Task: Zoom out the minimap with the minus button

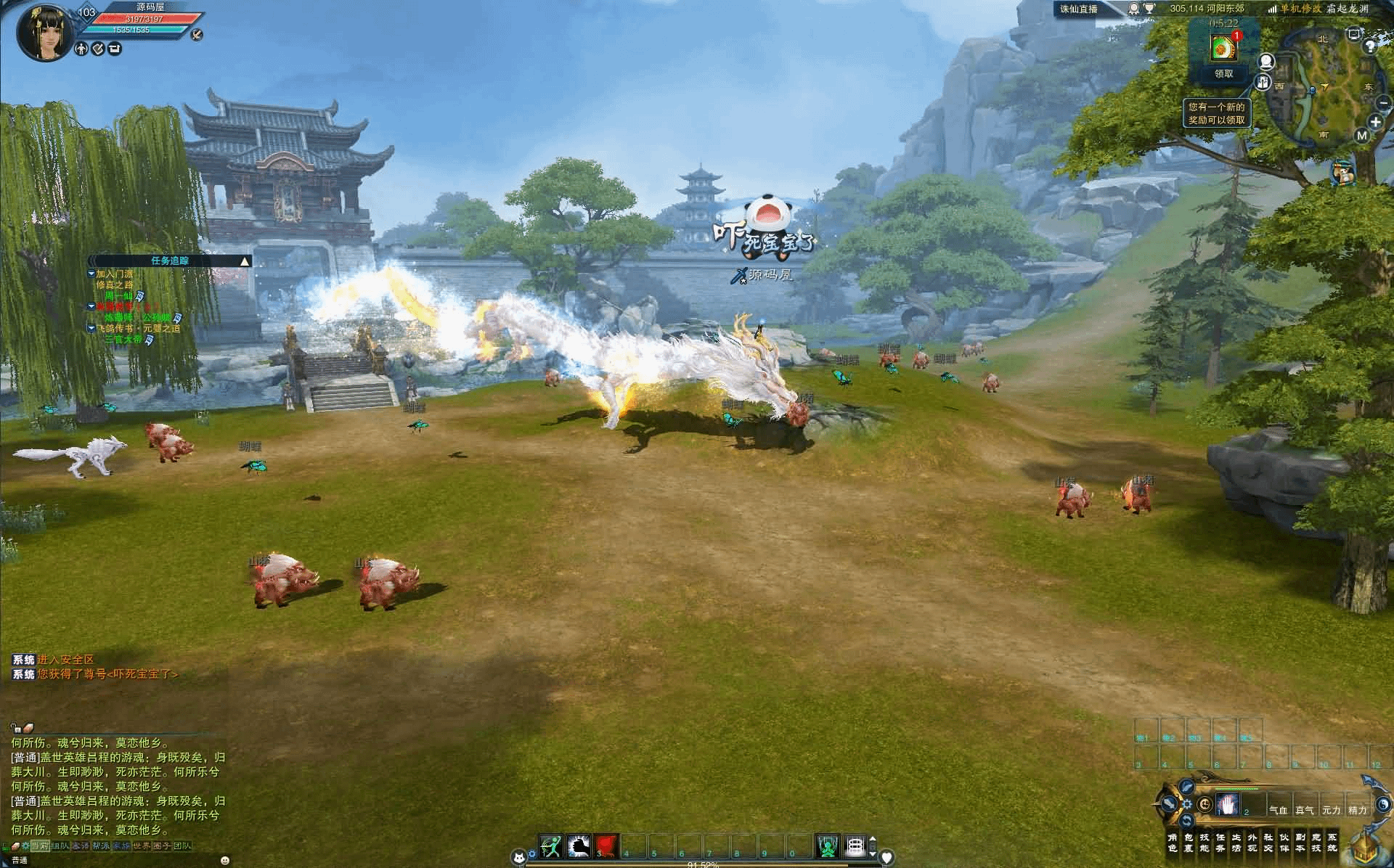Action: (1382, 104)
